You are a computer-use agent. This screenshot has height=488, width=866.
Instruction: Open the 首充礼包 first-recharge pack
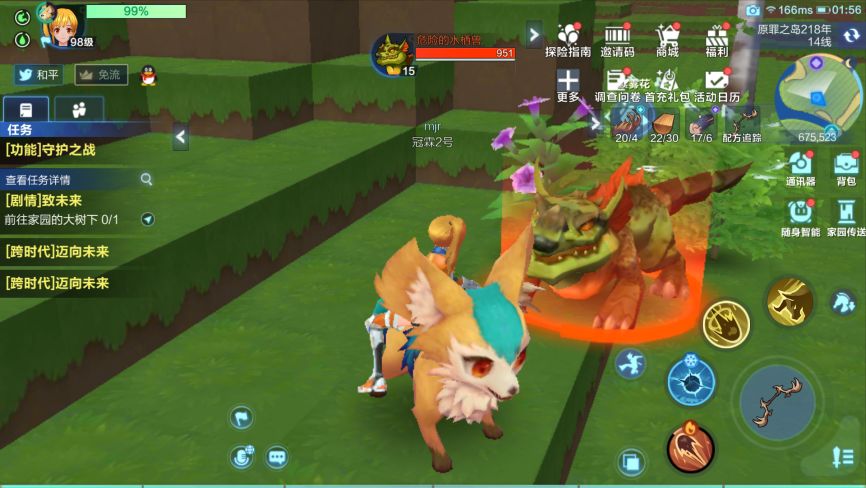667,86
